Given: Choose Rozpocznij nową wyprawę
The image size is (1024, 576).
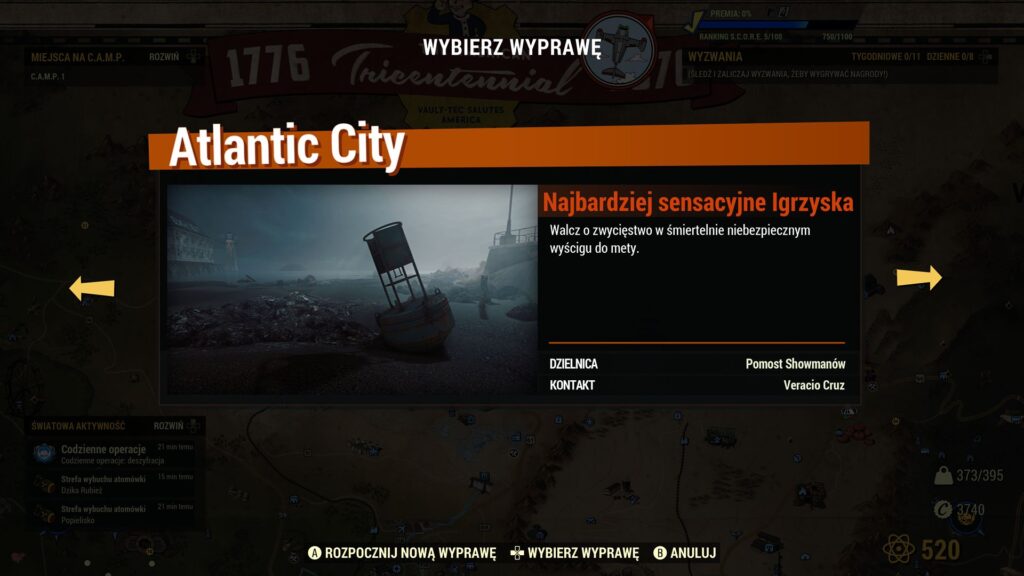Looking at the screenshot, I should pos(401,553).
